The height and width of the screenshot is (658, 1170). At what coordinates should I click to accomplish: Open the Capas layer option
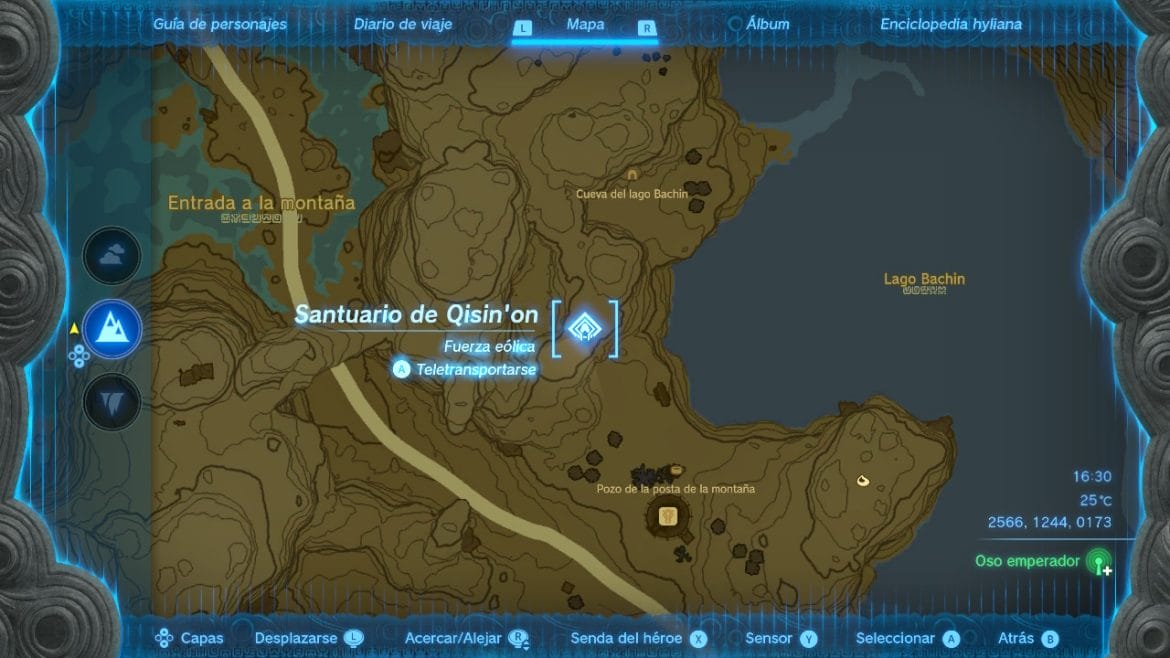[x=190, y=638]
